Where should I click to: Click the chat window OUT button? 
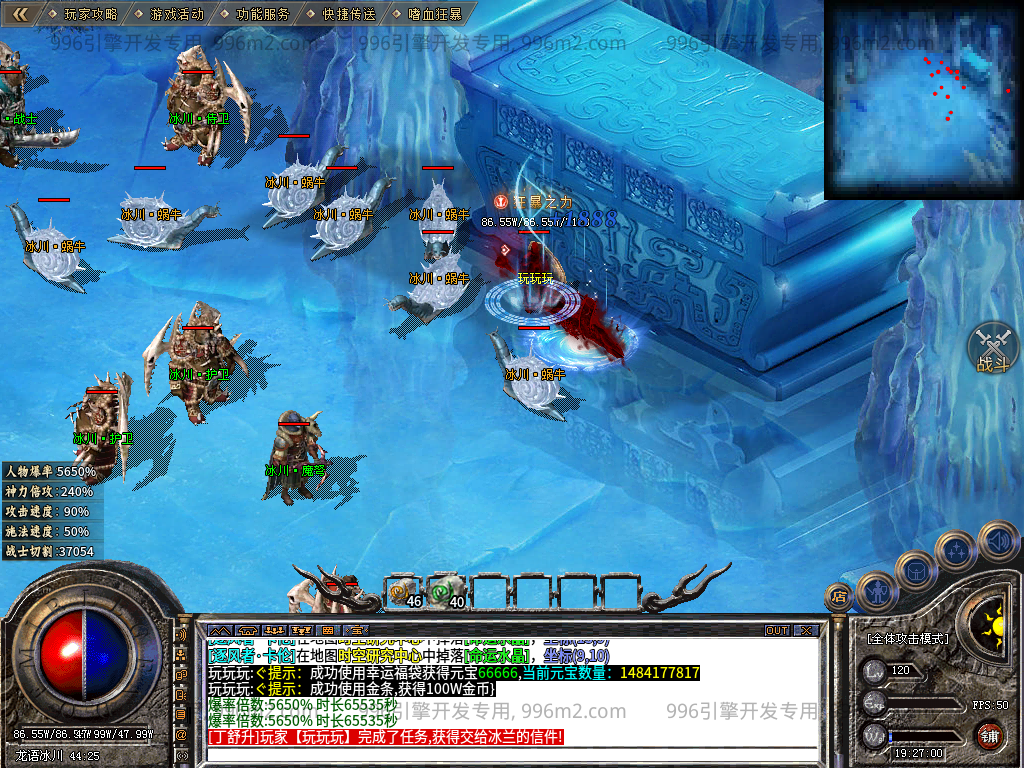777,630
